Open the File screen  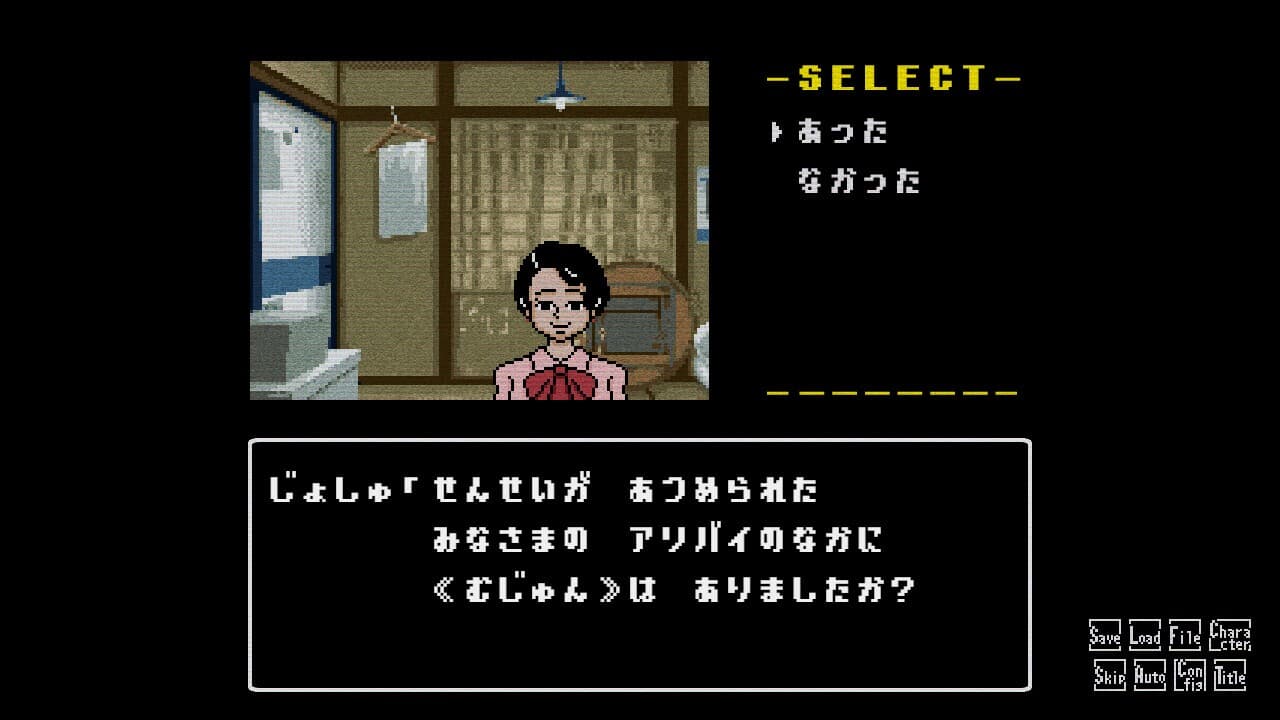click(1183, 634)
